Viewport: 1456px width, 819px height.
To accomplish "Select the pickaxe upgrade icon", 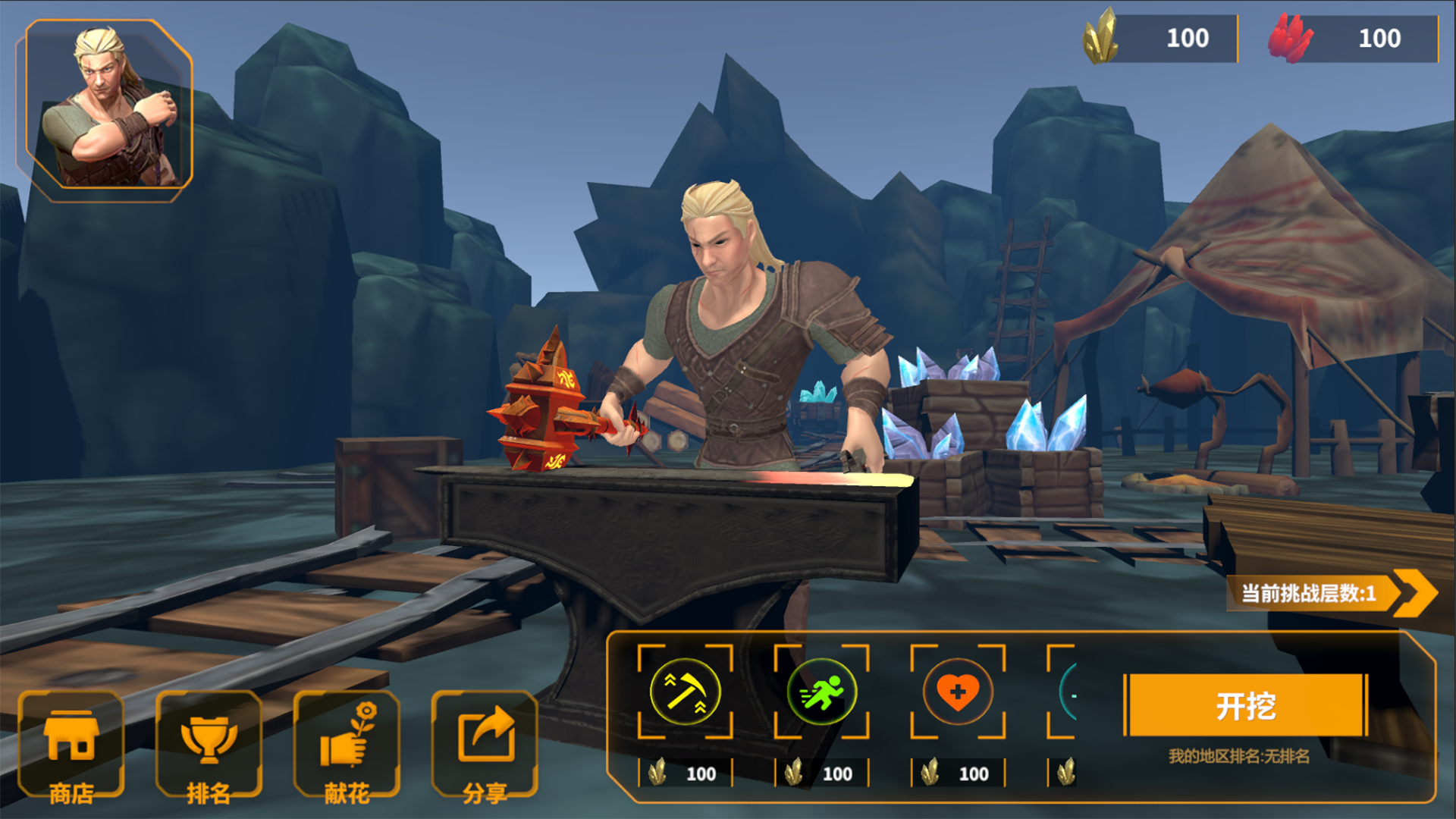I will (685, 692).
